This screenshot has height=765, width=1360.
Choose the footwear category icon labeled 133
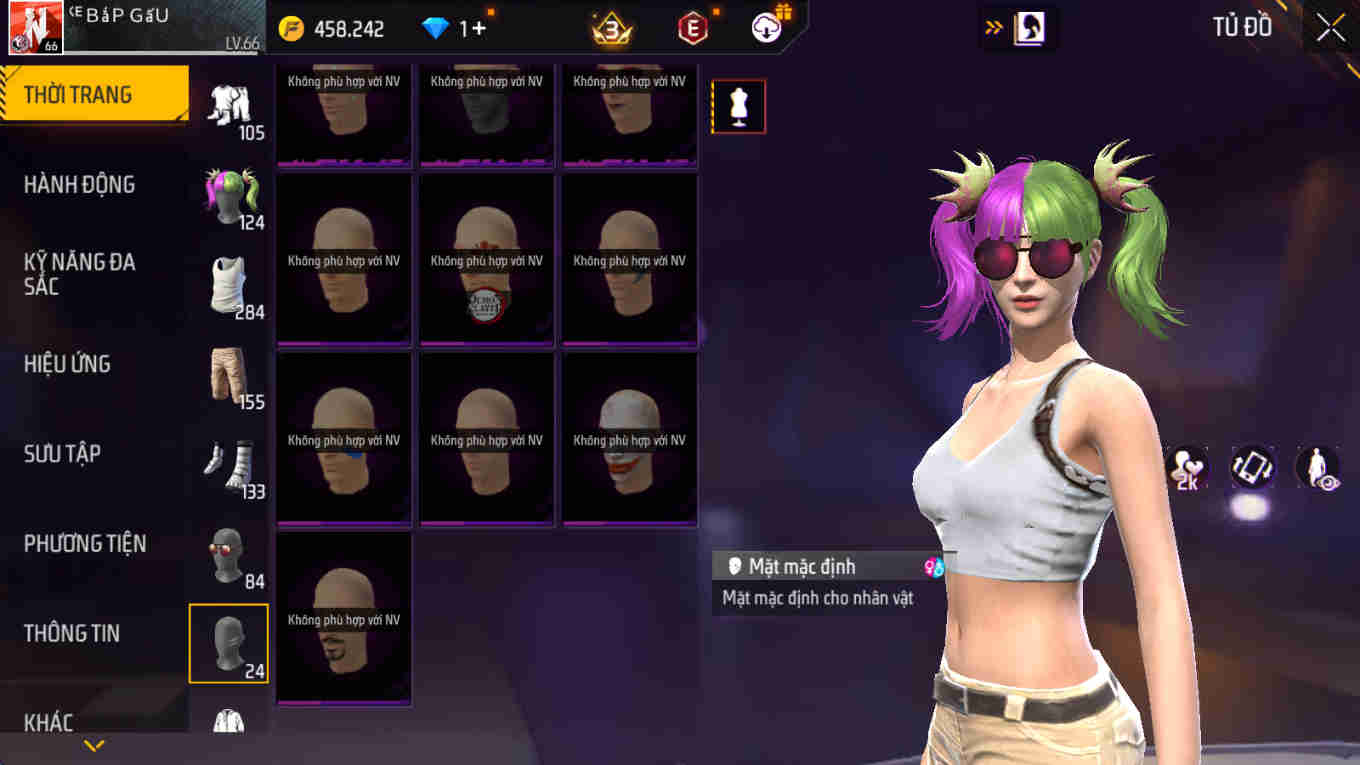(x=228, y=463)
